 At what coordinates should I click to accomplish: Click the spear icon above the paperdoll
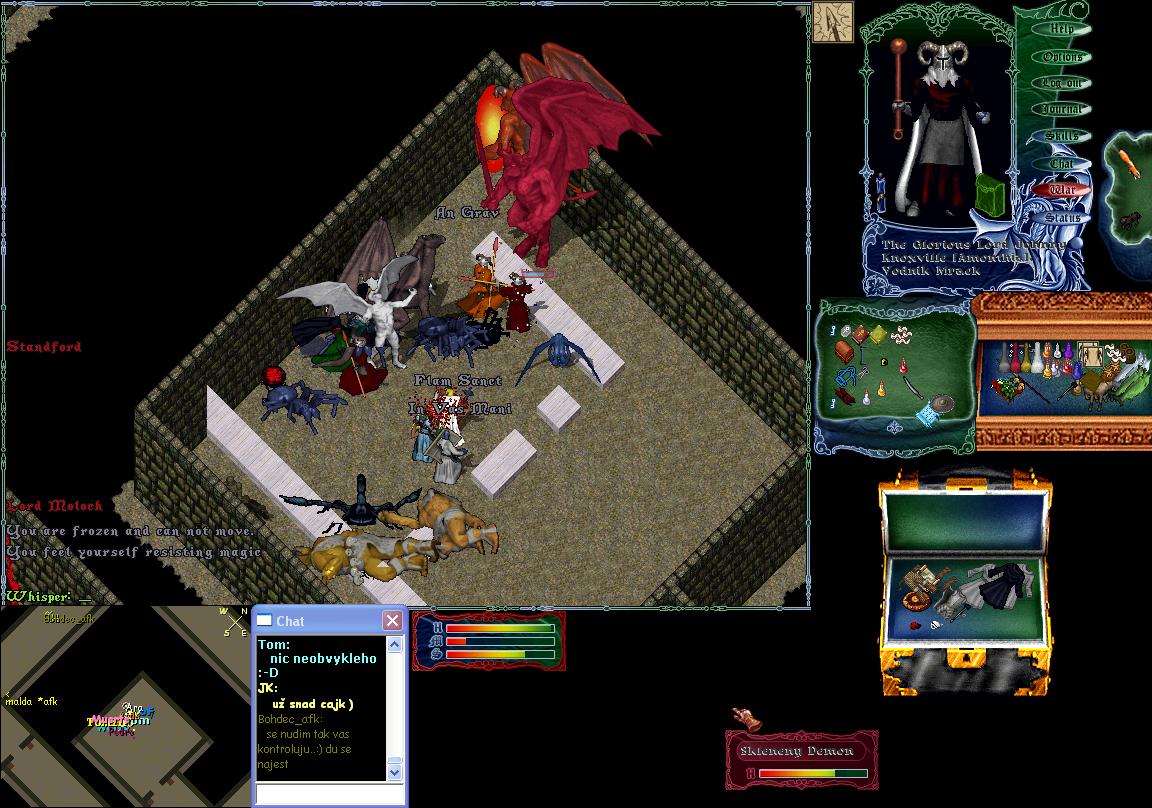pyautogui.click(x=832, y=22)
